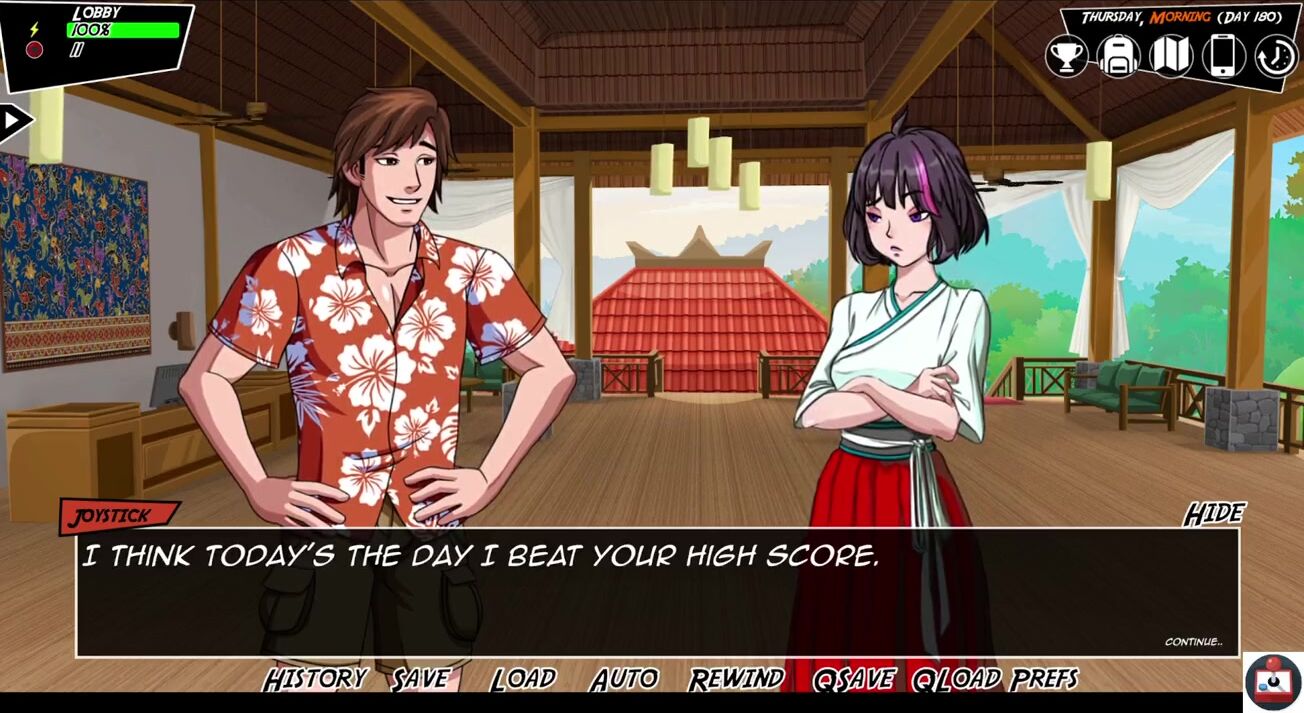Open the Load menu
Image resolution: width=1304 pixels, height=713 pixels.
coord(523,680)
